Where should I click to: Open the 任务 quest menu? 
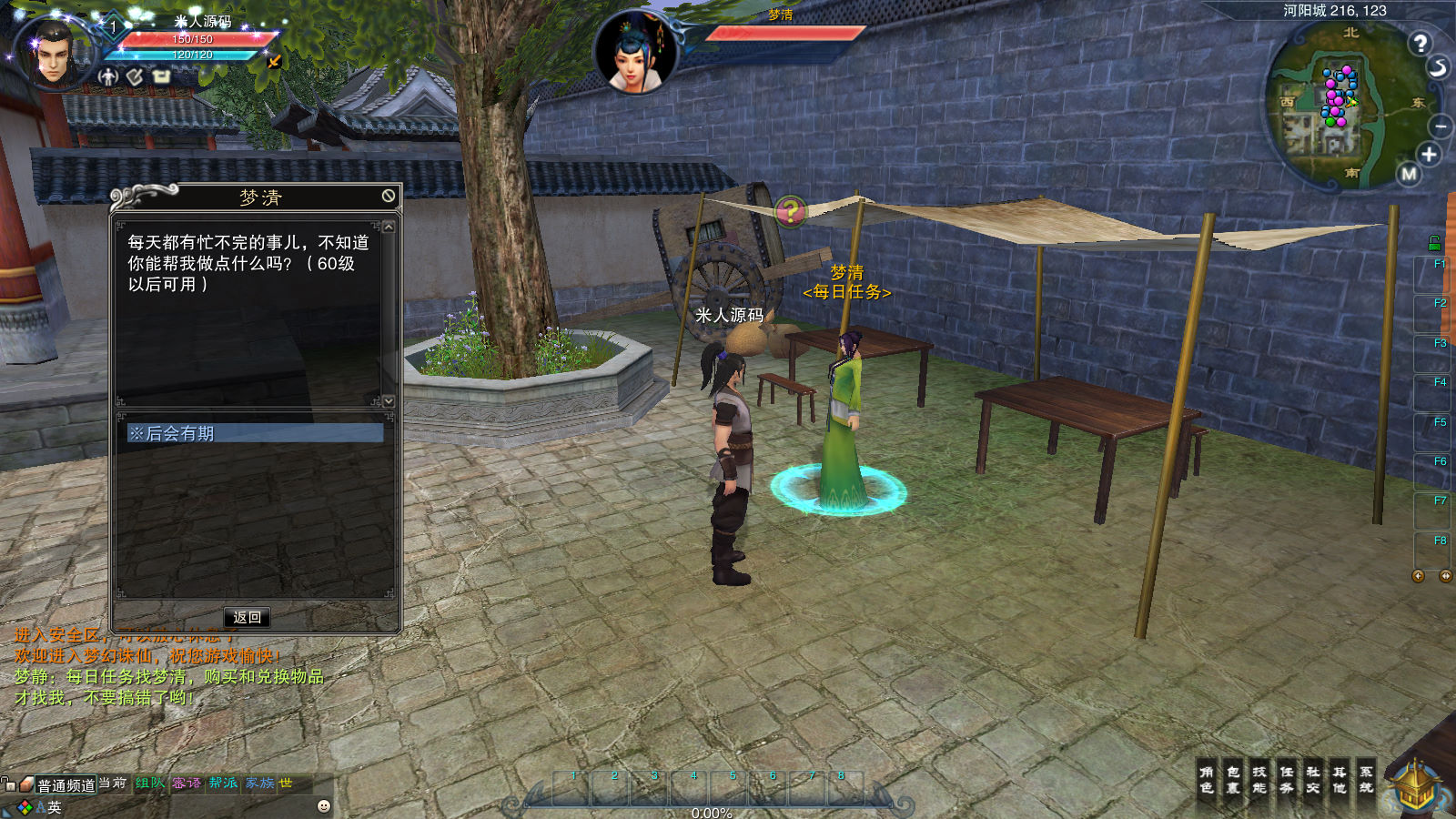[1287, 780]
